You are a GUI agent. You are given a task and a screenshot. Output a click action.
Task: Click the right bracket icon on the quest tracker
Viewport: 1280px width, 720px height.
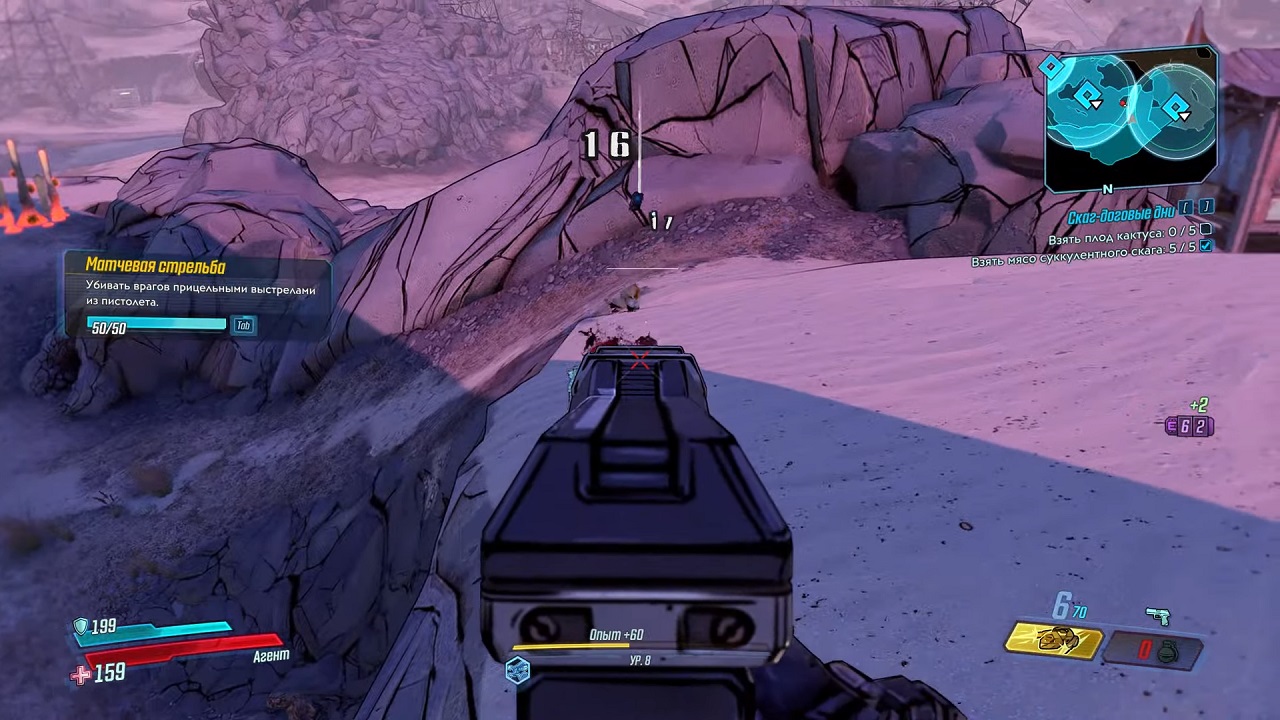tap(1205, 207)
